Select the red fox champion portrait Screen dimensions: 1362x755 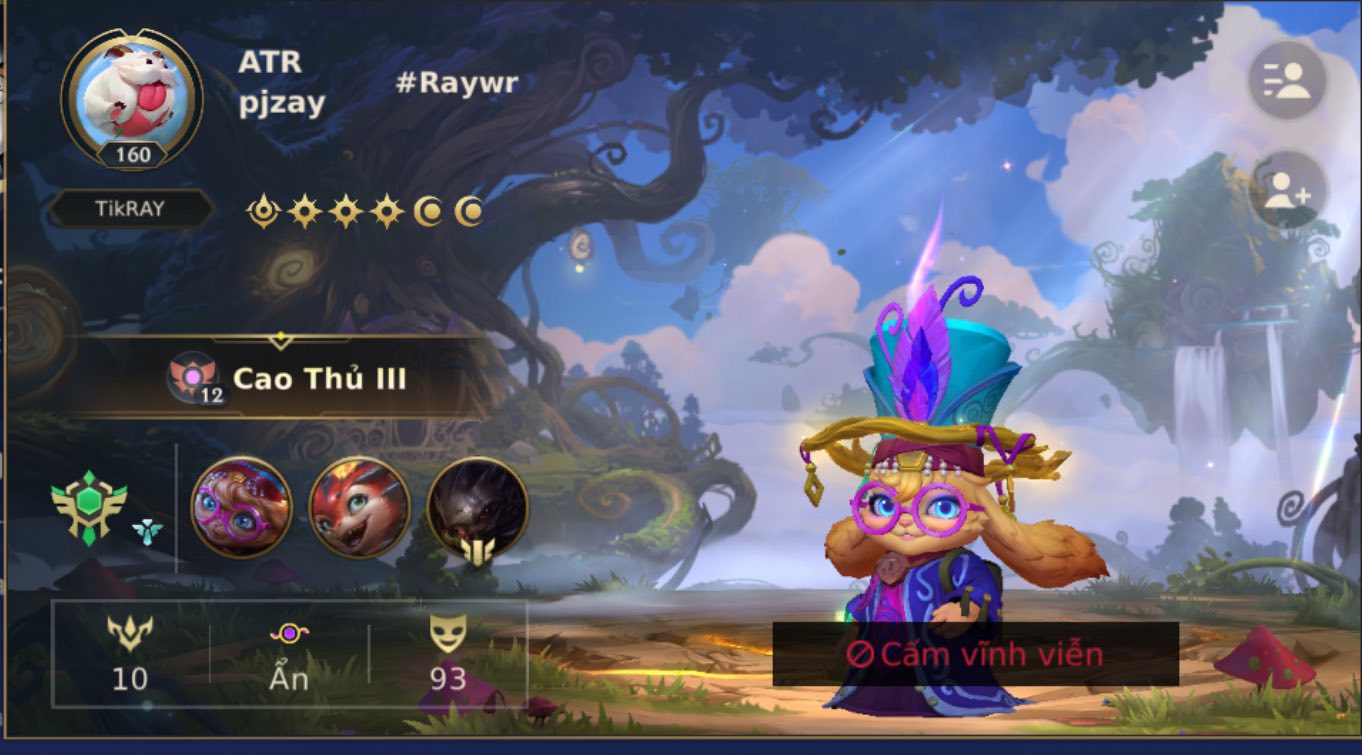(359, 507)
